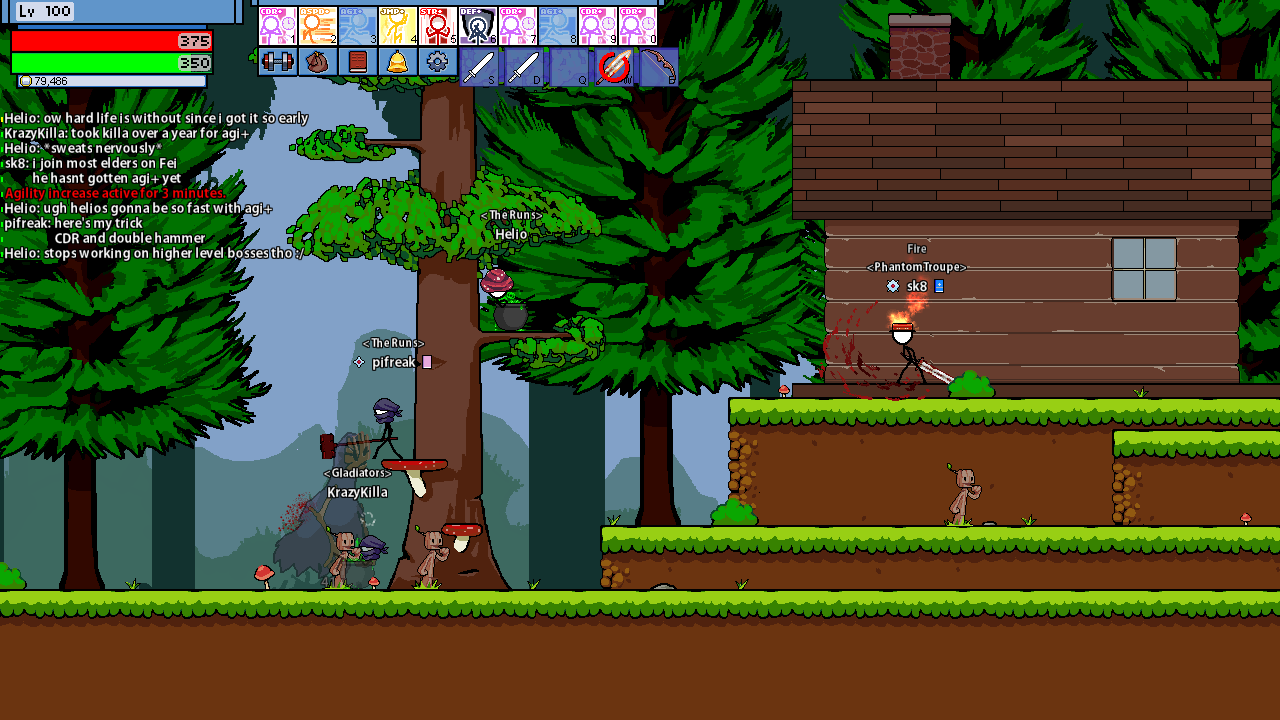Use the CDR+ buff in slot 7
The height and width of the screenshot is (720, 1280).
517,26
